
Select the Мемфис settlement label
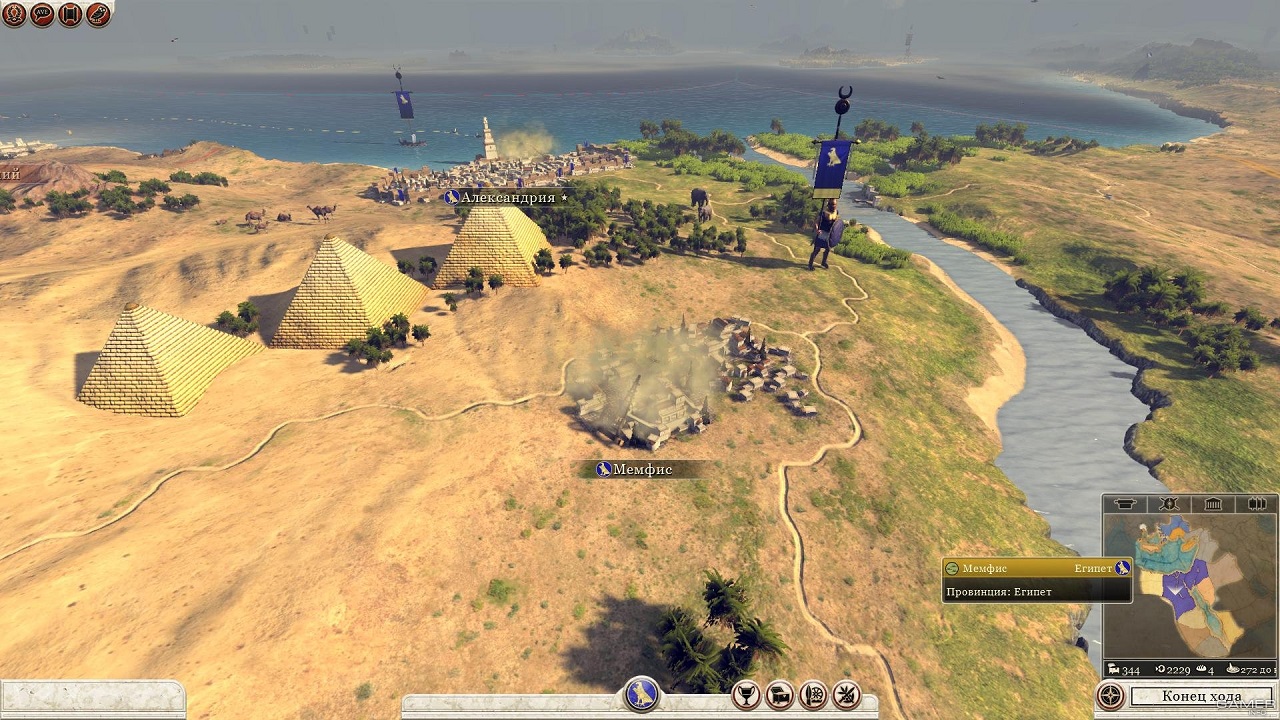641,469
